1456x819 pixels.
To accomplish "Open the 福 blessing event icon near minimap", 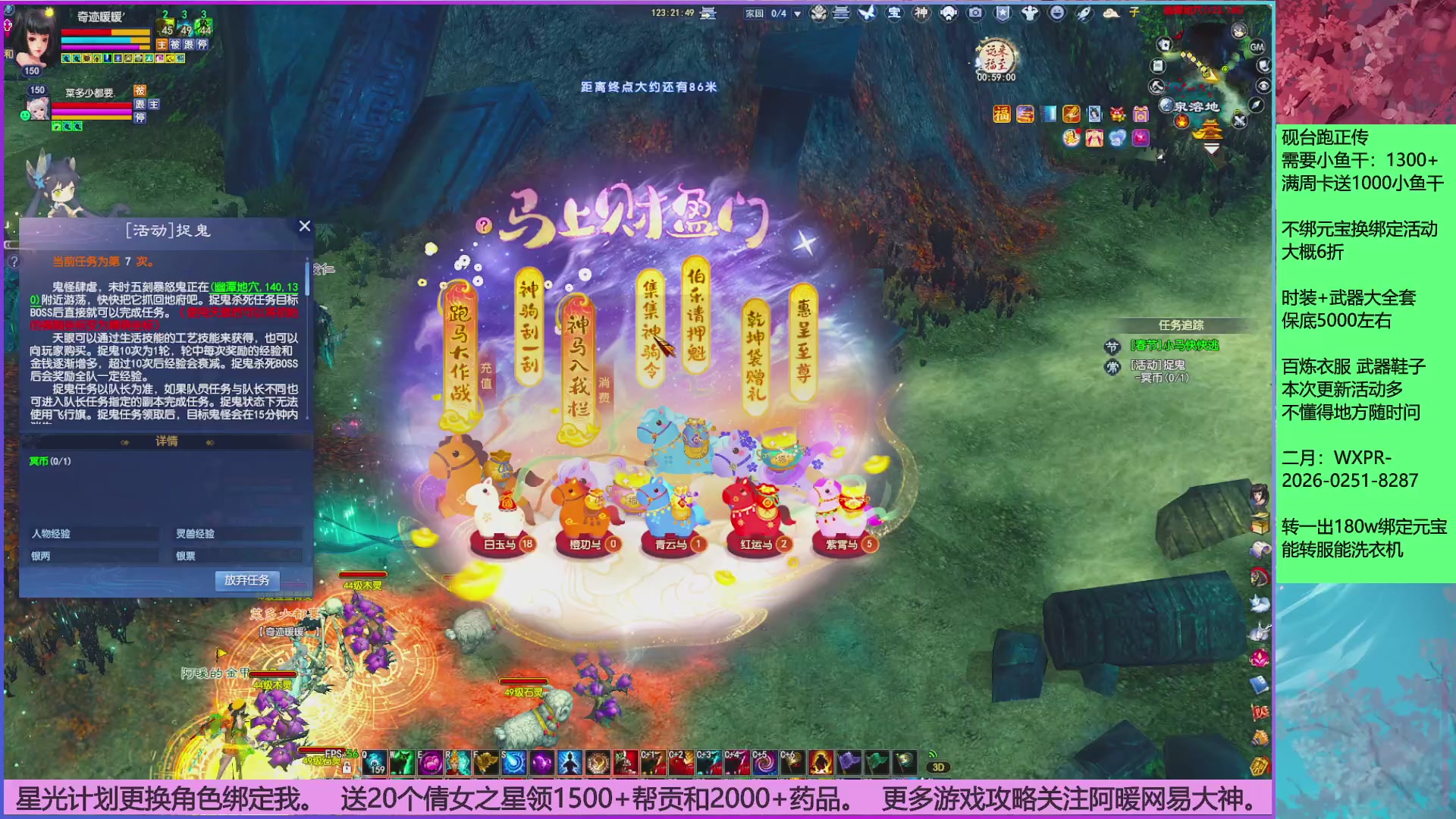I will 1002,115.
